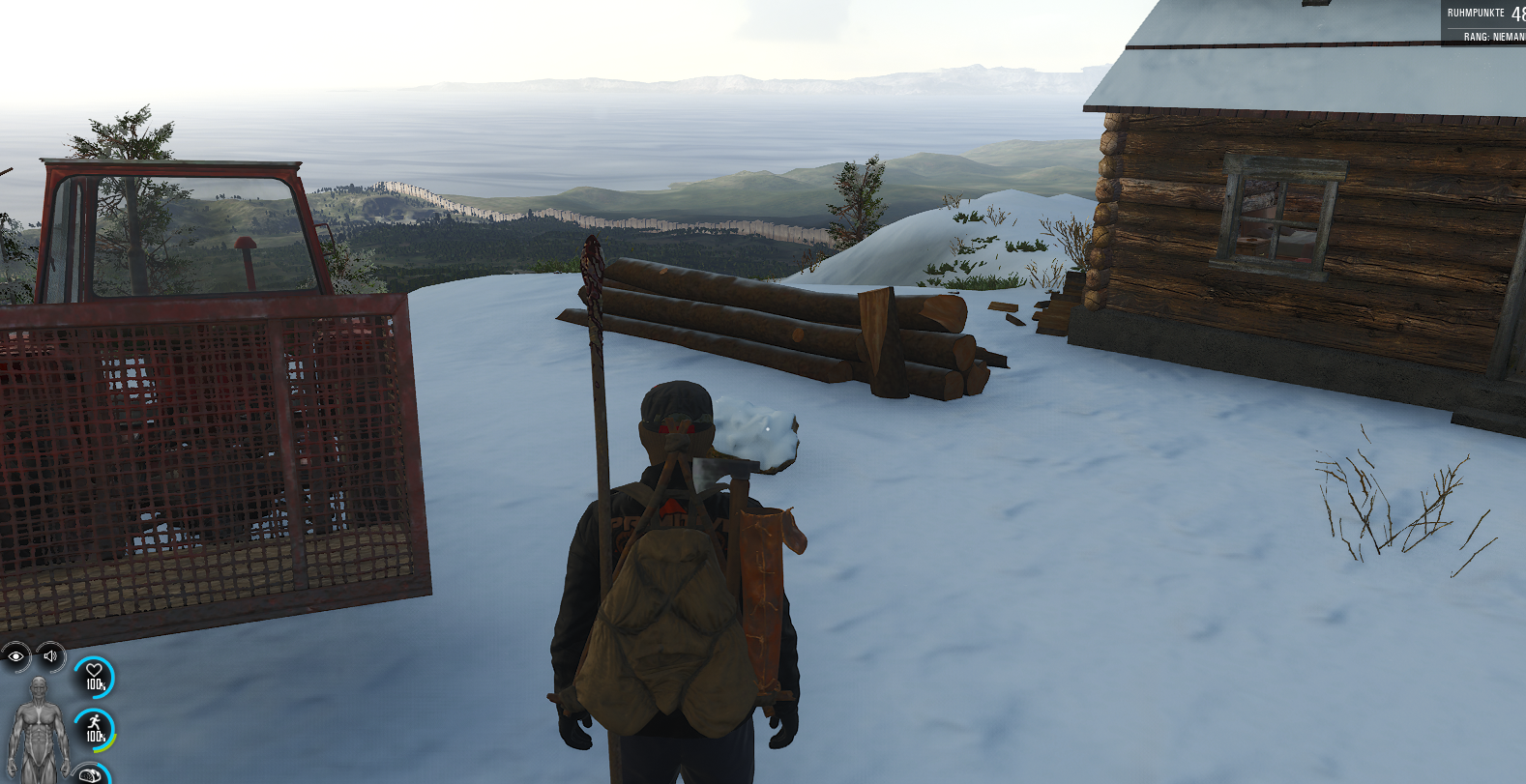Viewport: 1526px width, 784px height.
Task: Click the speaker noise indicator icon
Action: [50, 656]
